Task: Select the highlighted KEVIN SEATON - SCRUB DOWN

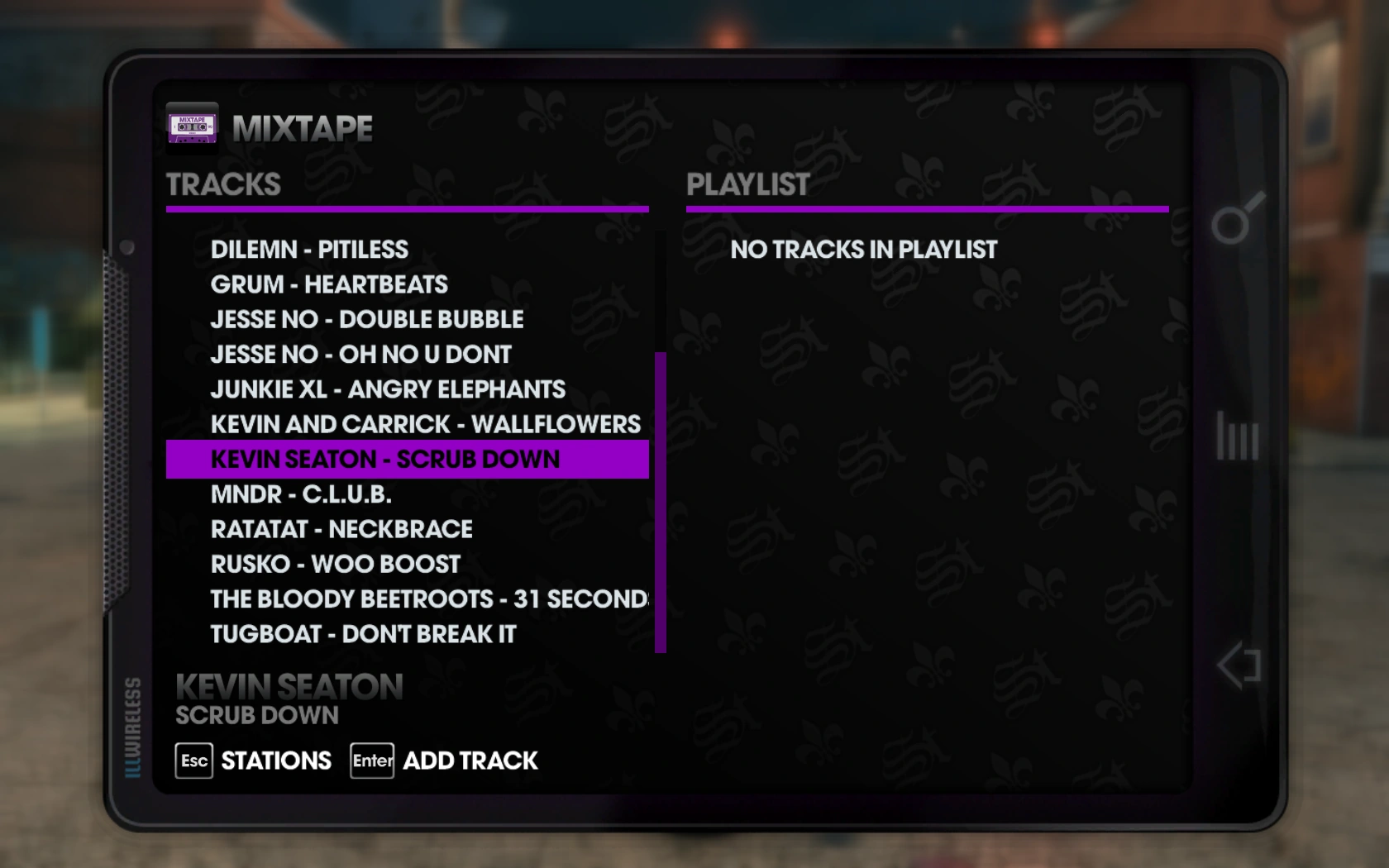Action: (385, 458)
